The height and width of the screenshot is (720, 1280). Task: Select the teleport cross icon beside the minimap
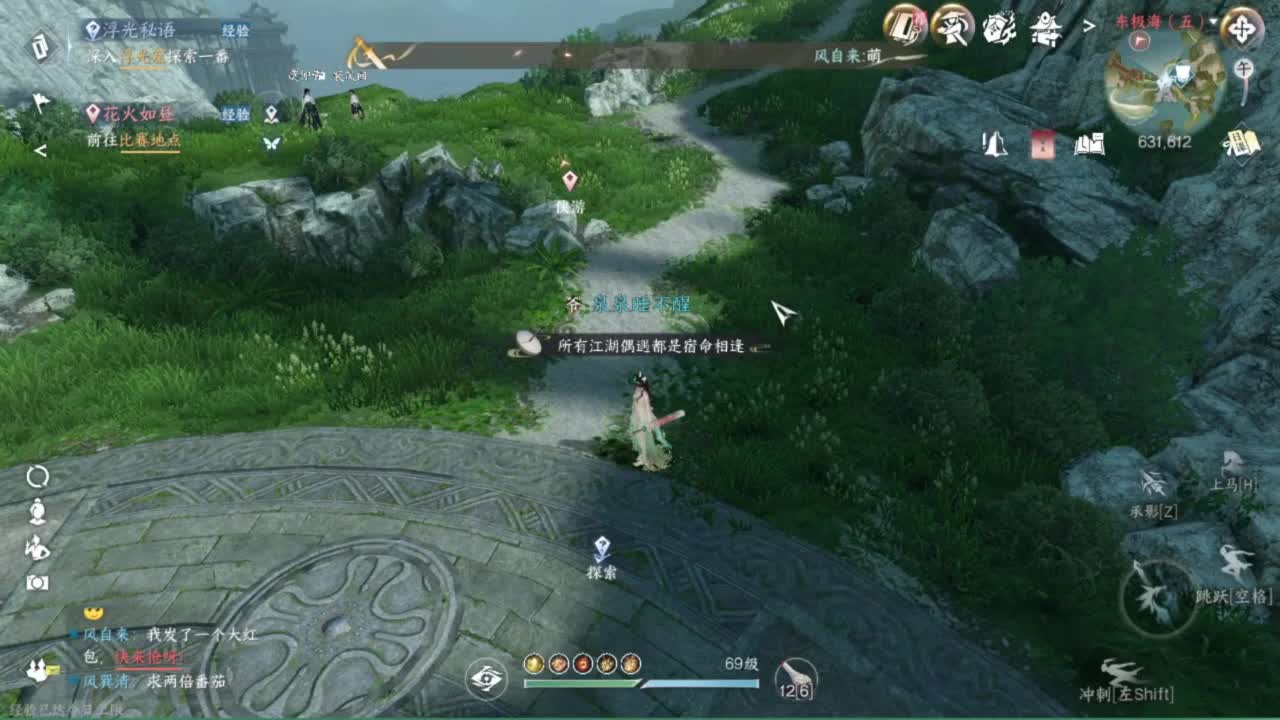pyautogui.click(x=1244, y=28)
